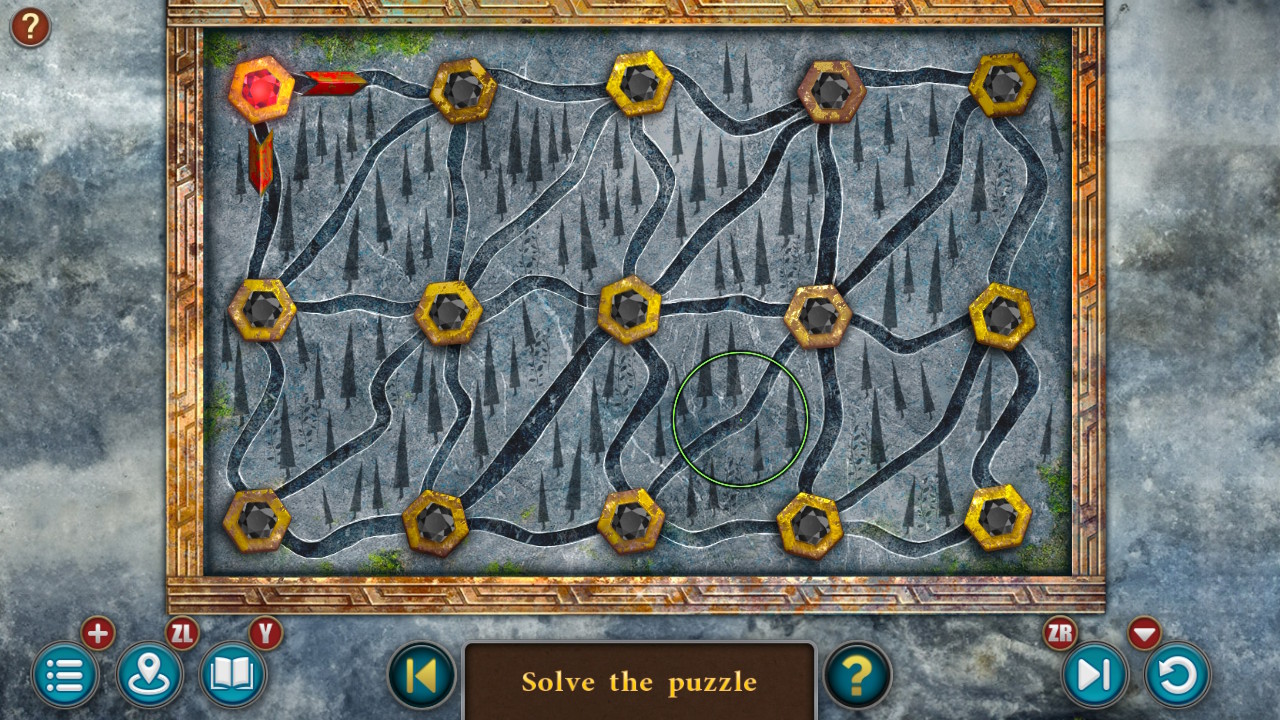
Task: Click the plus badge above the menu icon
Action: point(97,633)
